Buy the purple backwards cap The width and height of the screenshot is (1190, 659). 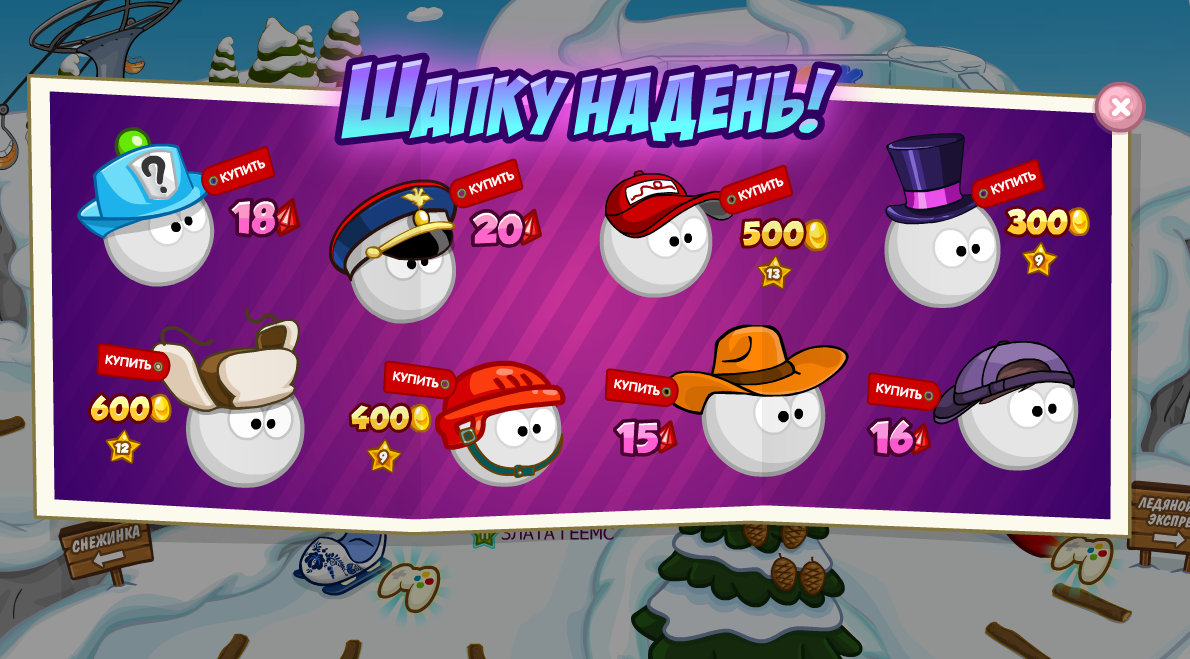[900, 391]
